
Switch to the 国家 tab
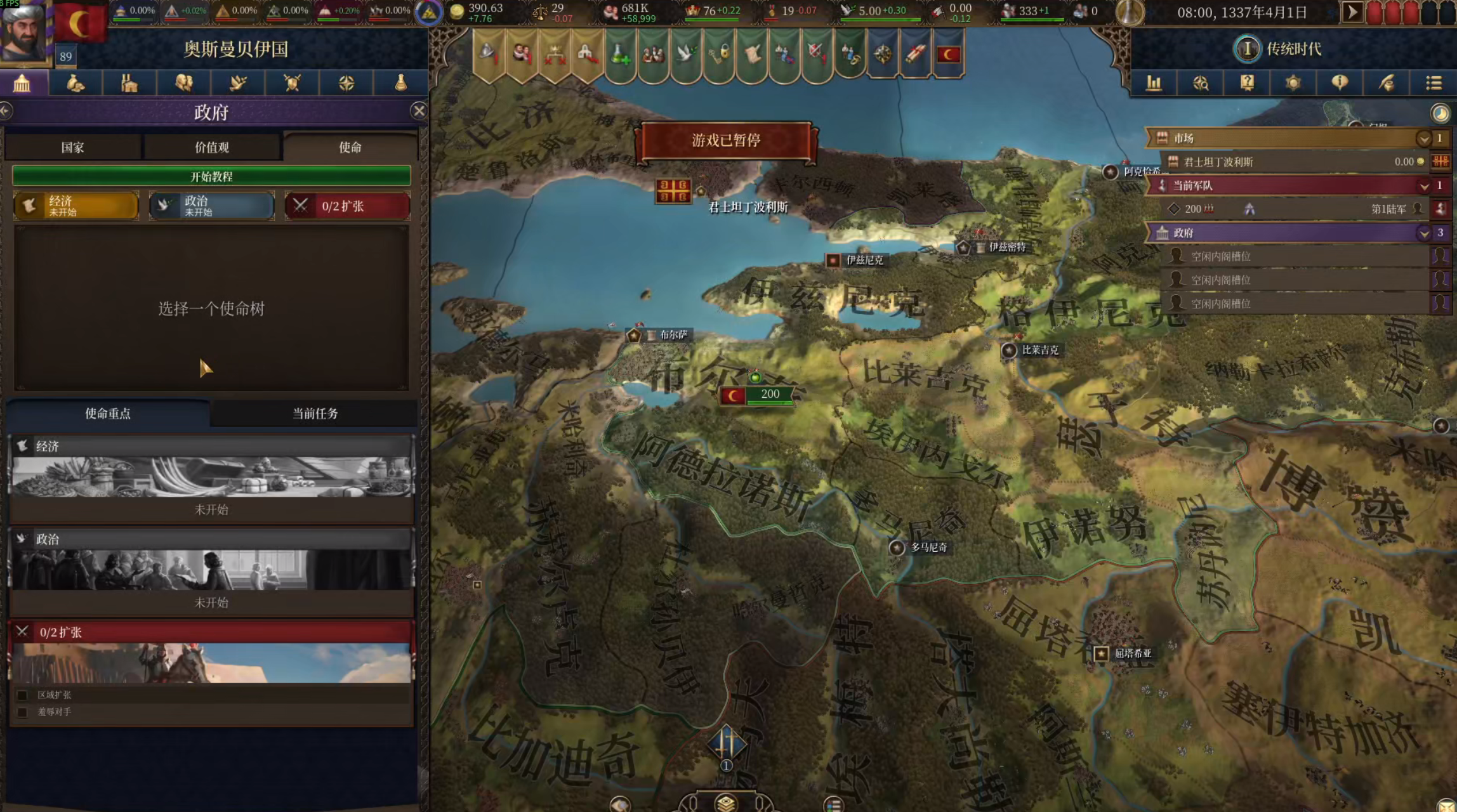72,147
